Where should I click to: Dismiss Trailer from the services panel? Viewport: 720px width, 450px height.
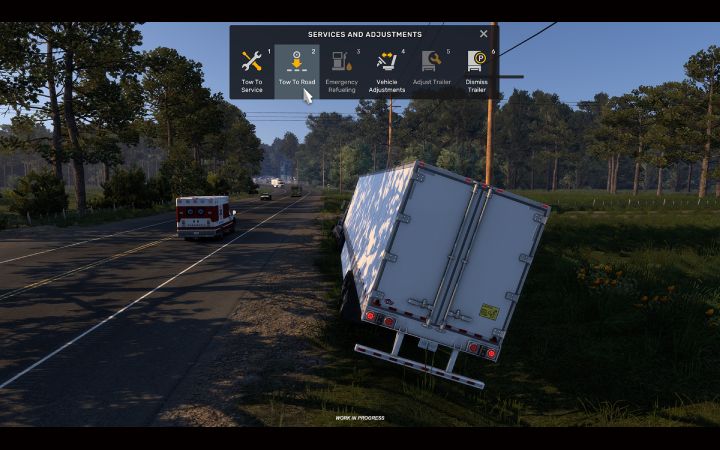(476, 70)
